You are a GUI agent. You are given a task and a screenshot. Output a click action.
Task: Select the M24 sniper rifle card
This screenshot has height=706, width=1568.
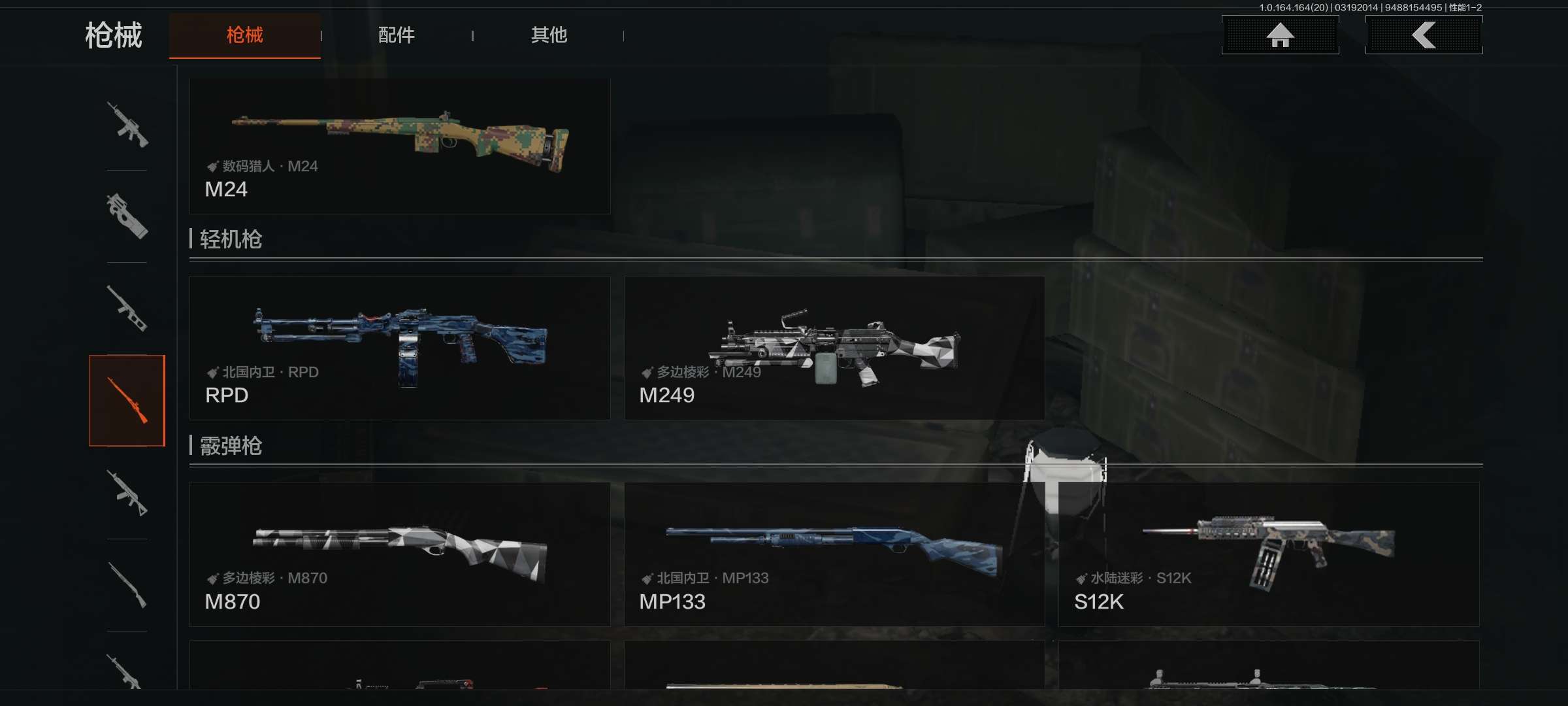(x=400, y=146)
